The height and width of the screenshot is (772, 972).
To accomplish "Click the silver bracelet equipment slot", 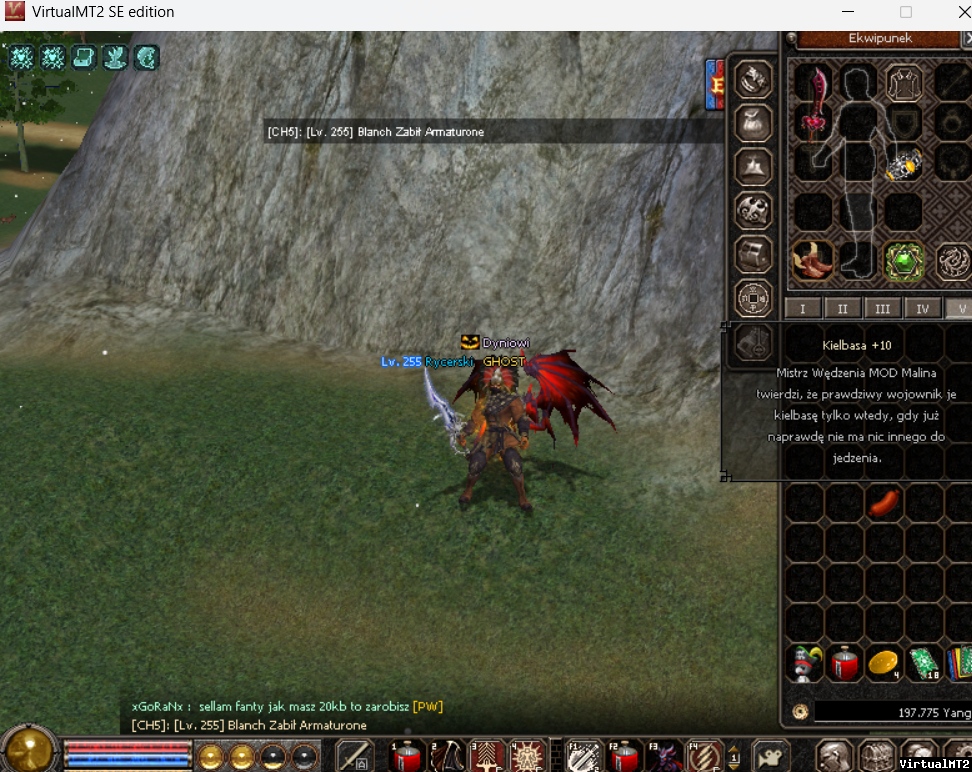I will point(903,164).
